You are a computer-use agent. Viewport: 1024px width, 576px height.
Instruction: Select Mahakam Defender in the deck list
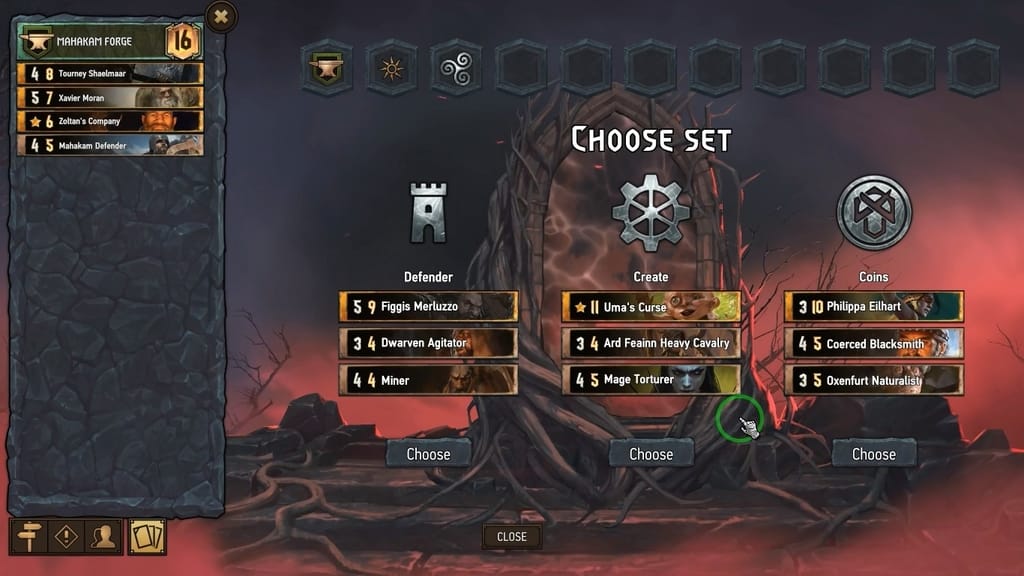[110, 145]
